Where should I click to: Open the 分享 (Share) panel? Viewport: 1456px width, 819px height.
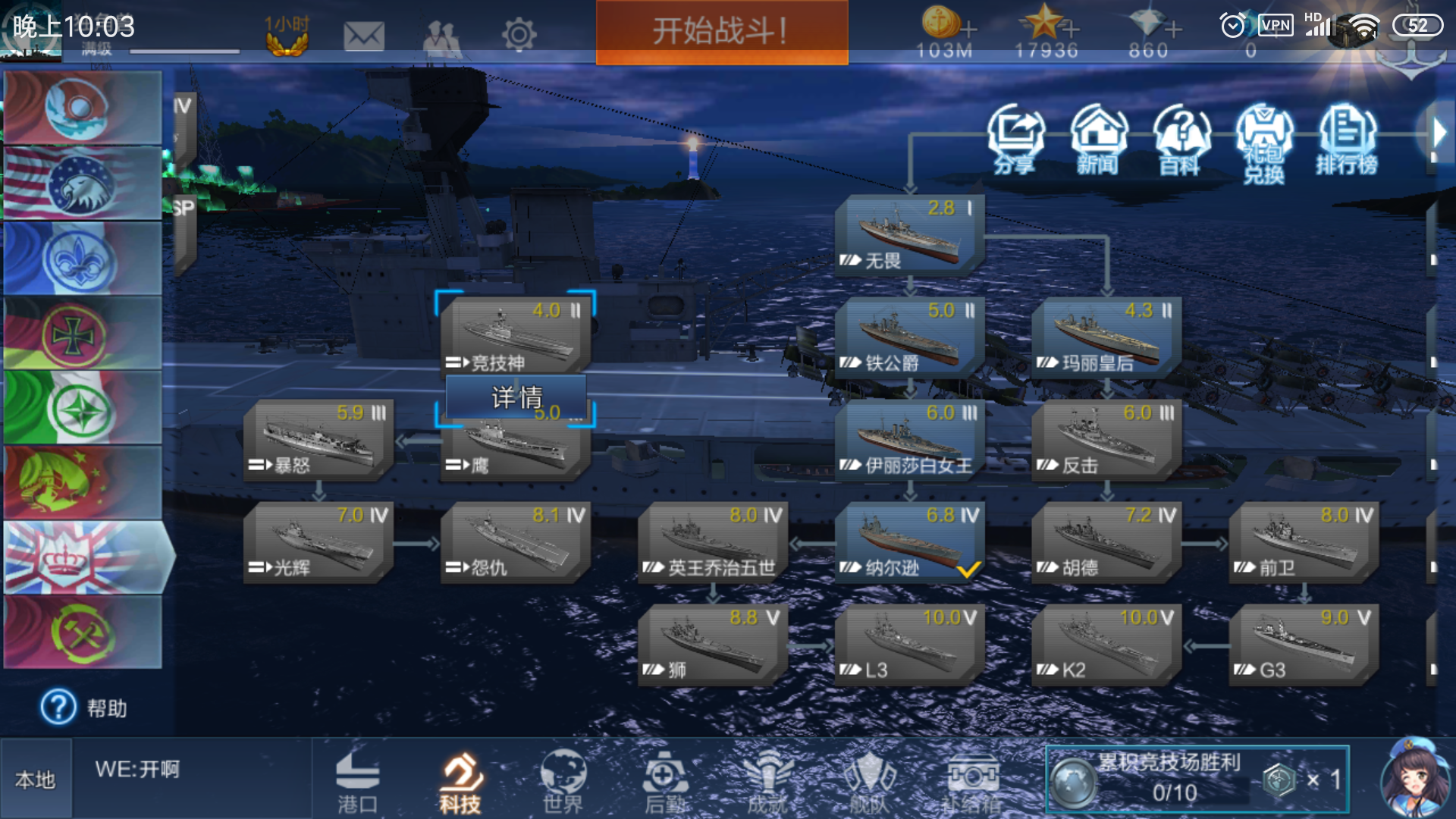coord(1016,140)
